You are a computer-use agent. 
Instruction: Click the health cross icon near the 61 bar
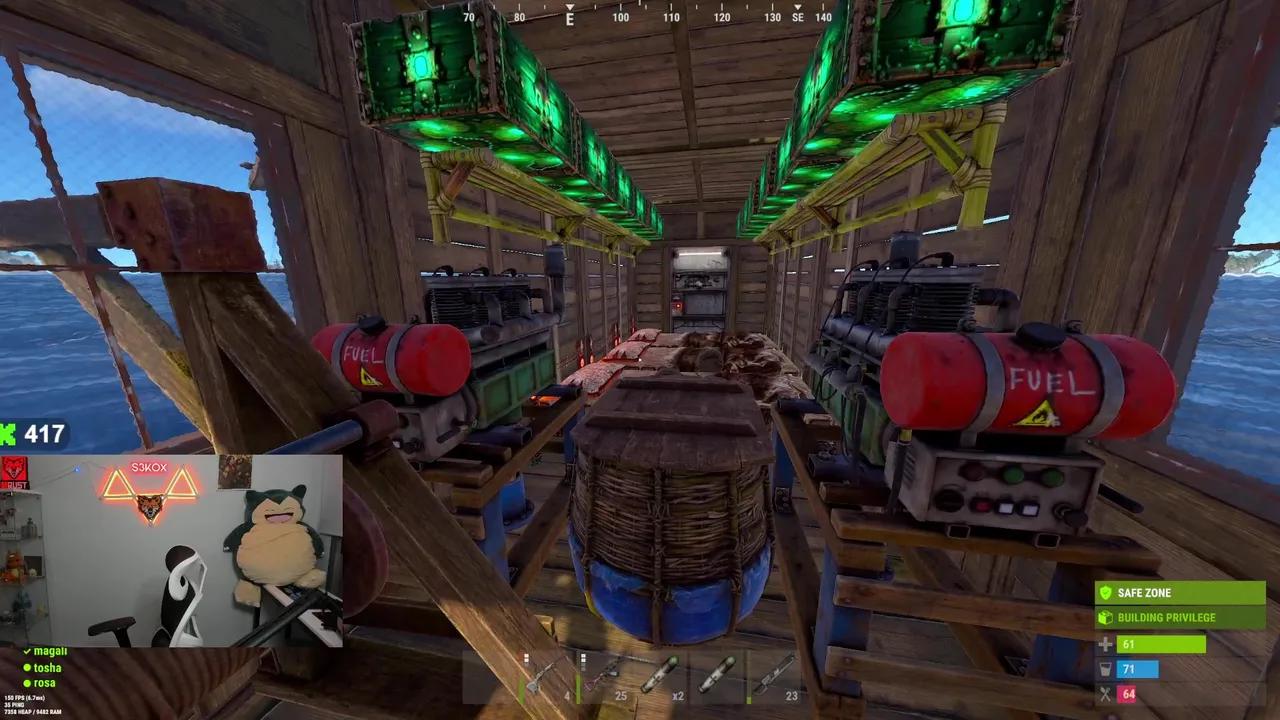(1105, 644)
